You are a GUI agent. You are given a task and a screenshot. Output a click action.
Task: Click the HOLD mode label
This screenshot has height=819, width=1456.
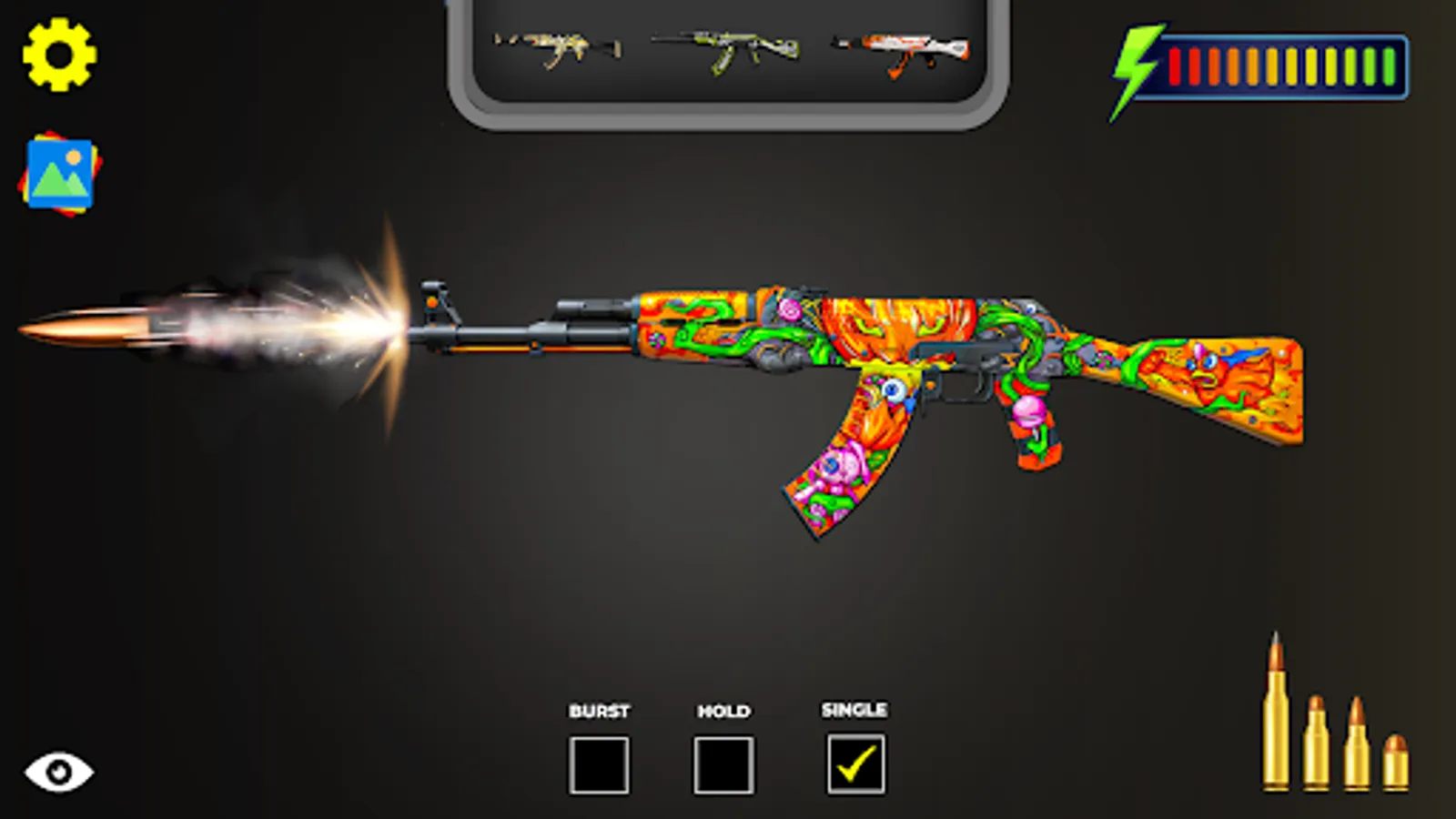coord(723,711)
